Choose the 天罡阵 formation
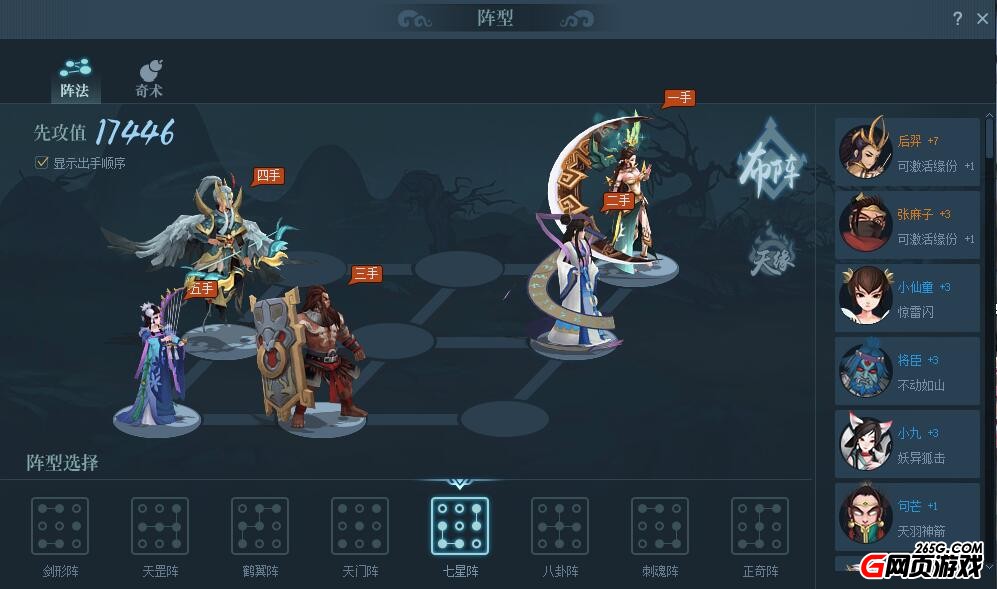 tap(160, 526)
